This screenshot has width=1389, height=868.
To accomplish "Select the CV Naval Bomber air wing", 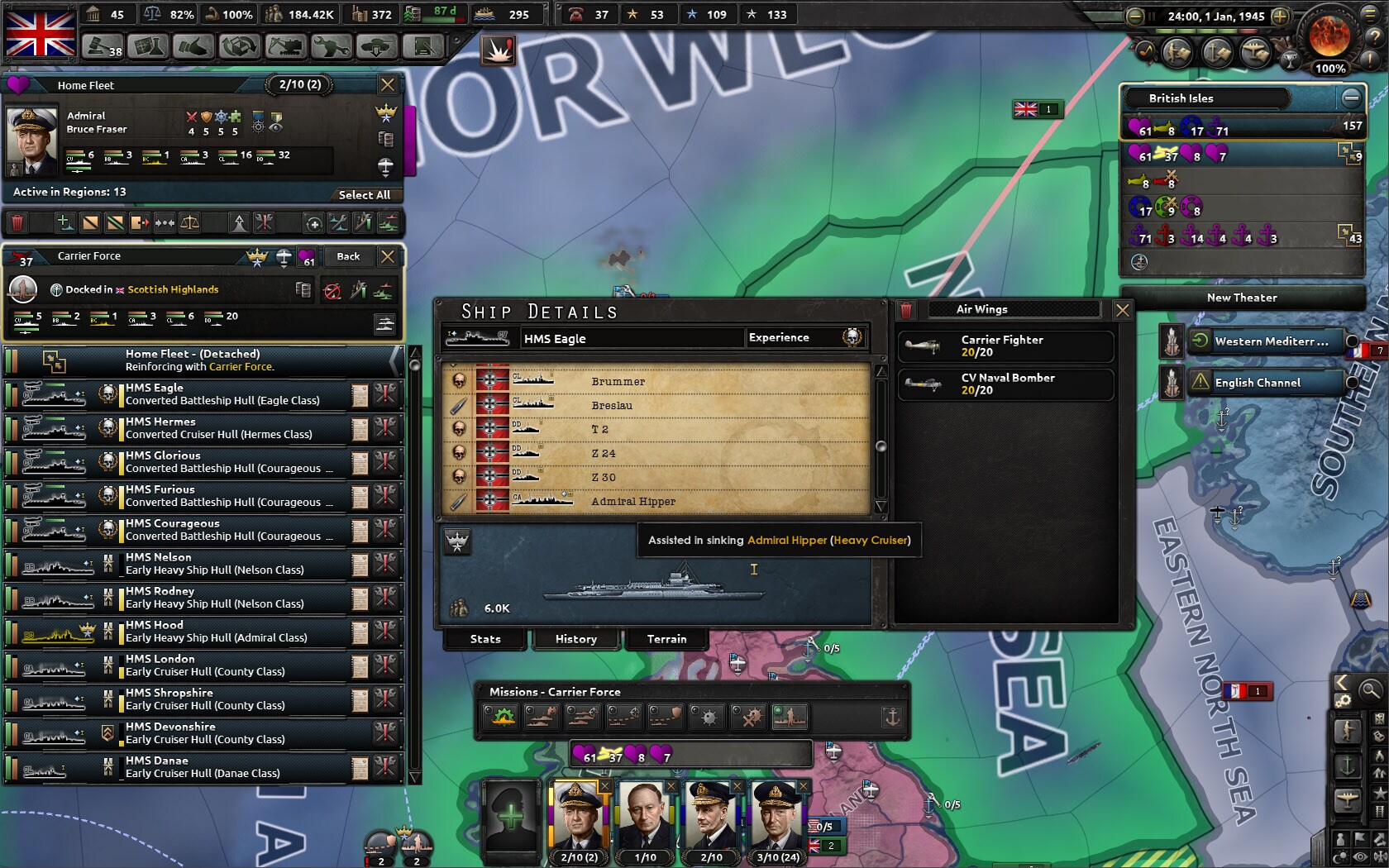I will 1005,384.
